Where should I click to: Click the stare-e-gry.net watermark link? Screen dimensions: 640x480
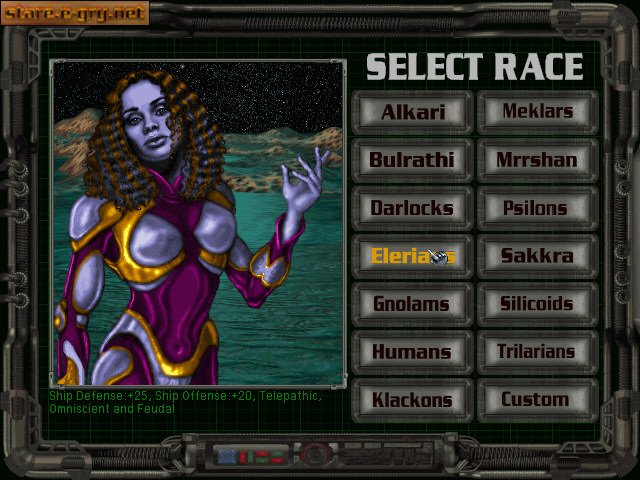point(75,13)
